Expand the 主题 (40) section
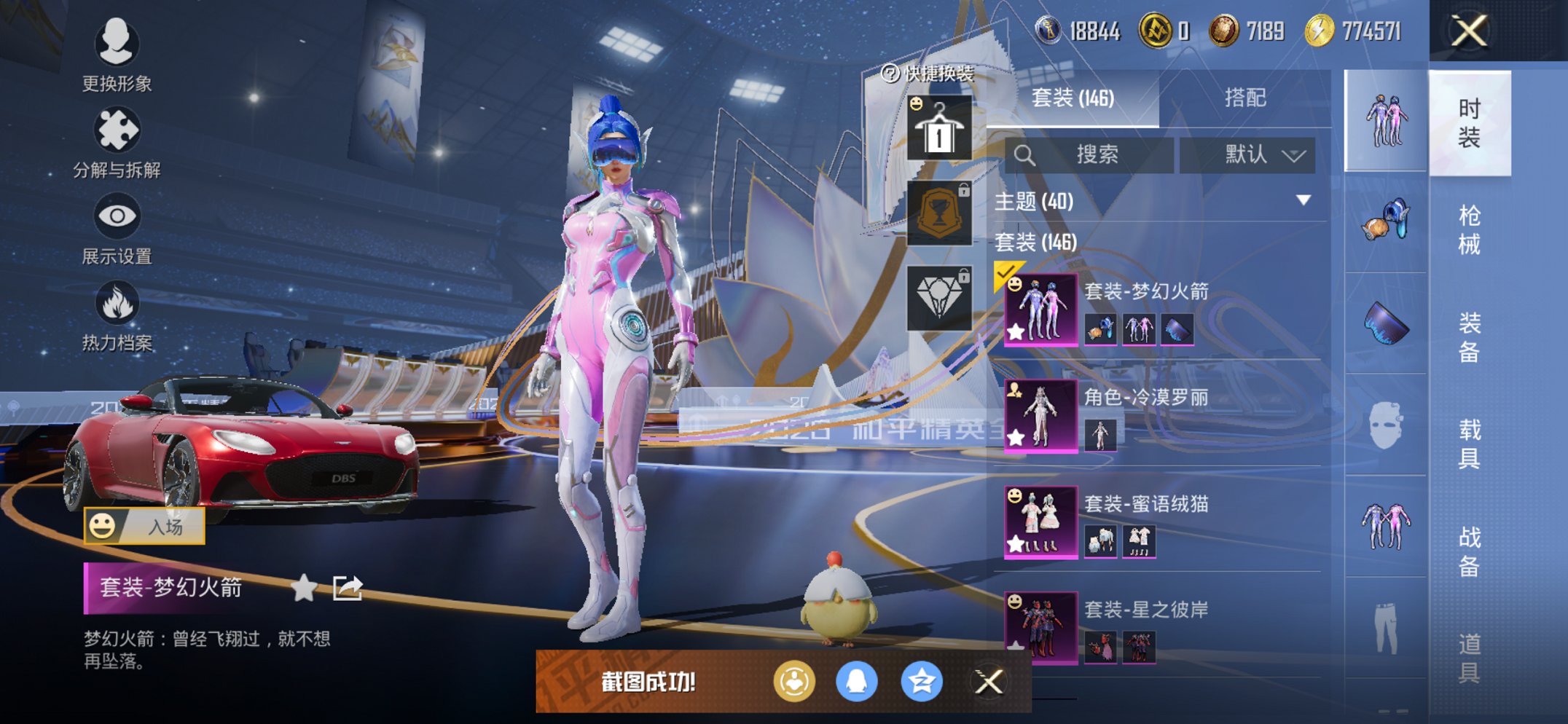The image size is (1568, 724). pyautogui.click(x=1304, y=200)
